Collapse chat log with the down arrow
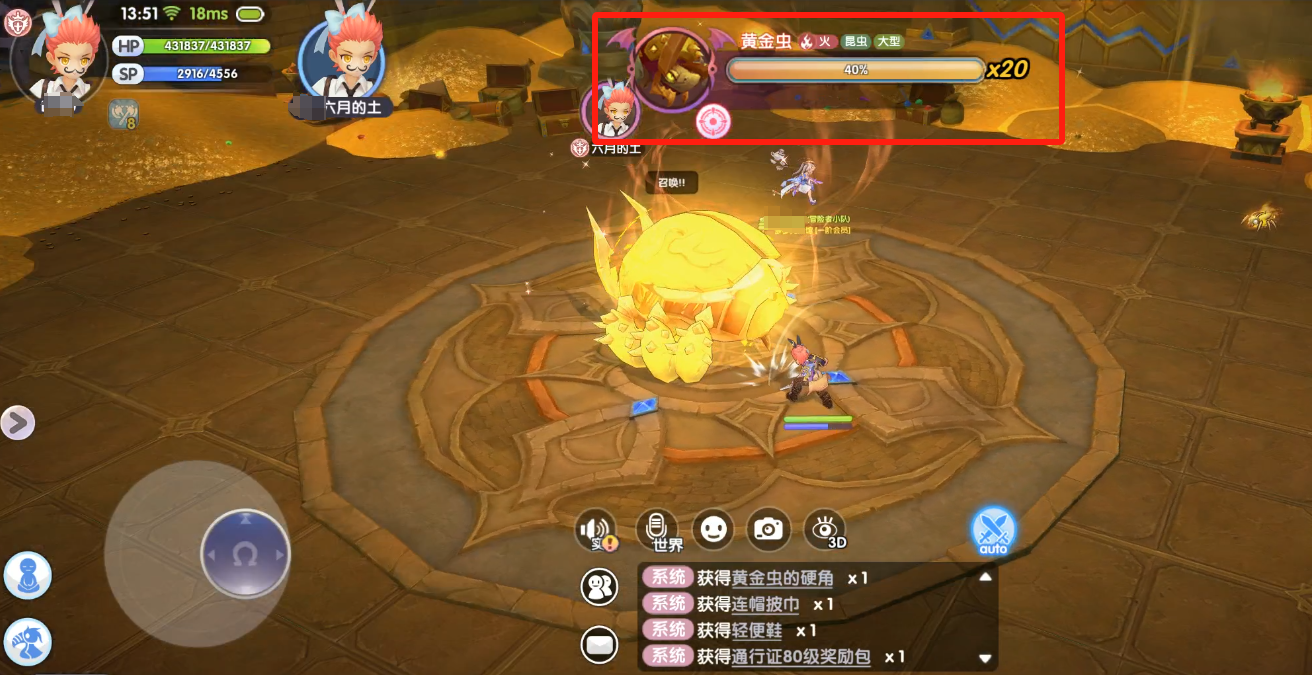This screenshot has width=1312, height=675. pos(985,658)
